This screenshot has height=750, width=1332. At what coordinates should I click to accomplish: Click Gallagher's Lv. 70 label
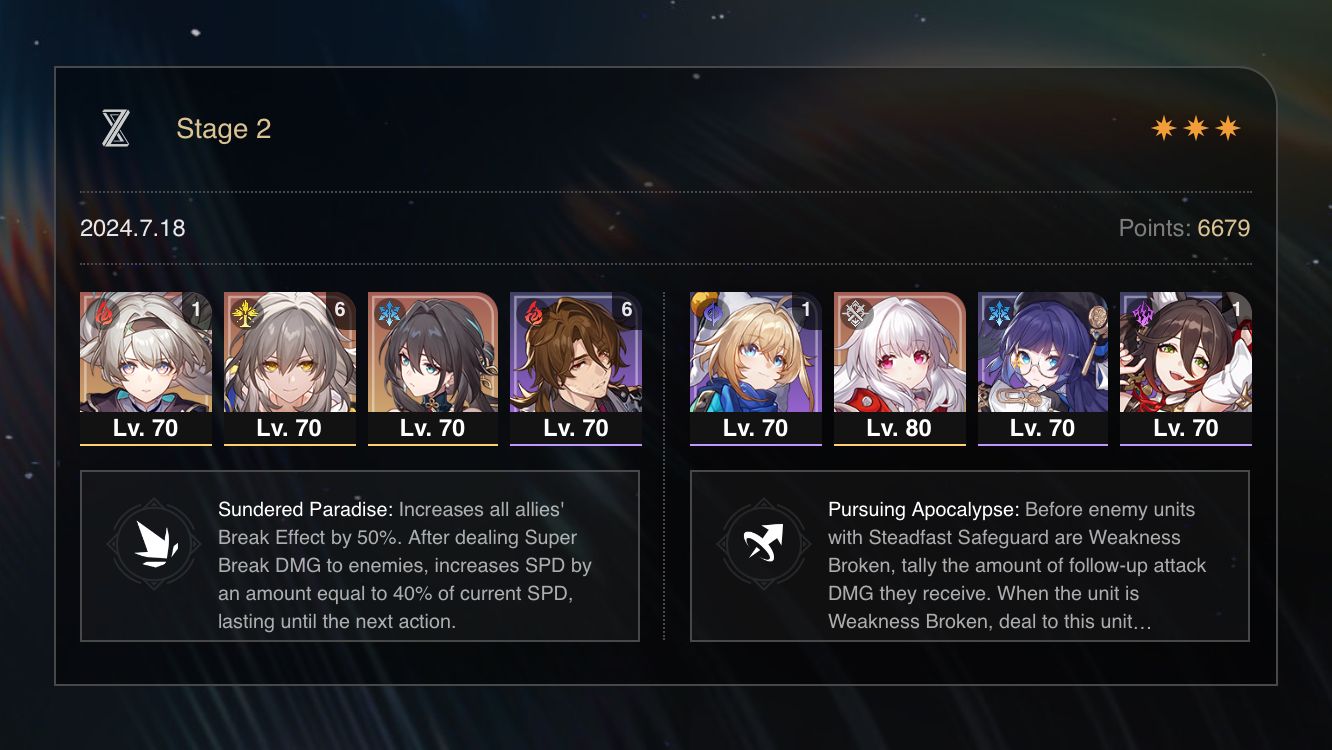click(576, 427)
